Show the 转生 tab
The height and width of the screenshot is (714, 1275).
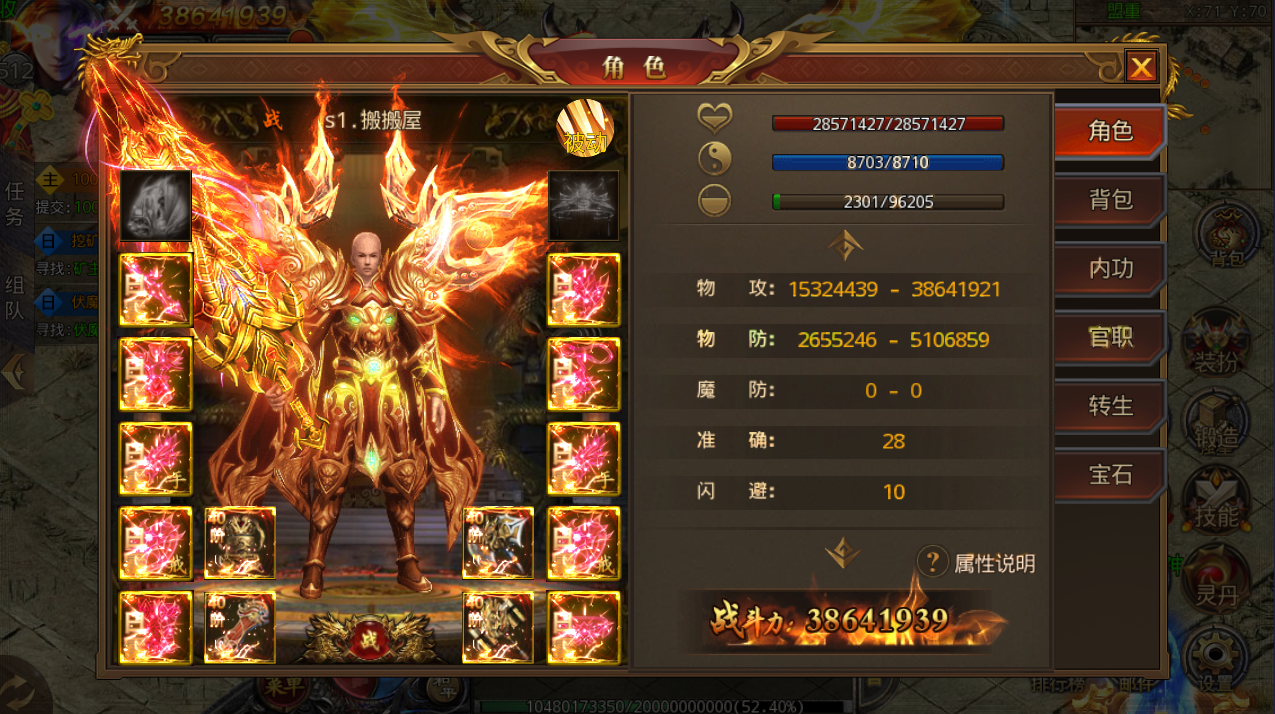1109,406
